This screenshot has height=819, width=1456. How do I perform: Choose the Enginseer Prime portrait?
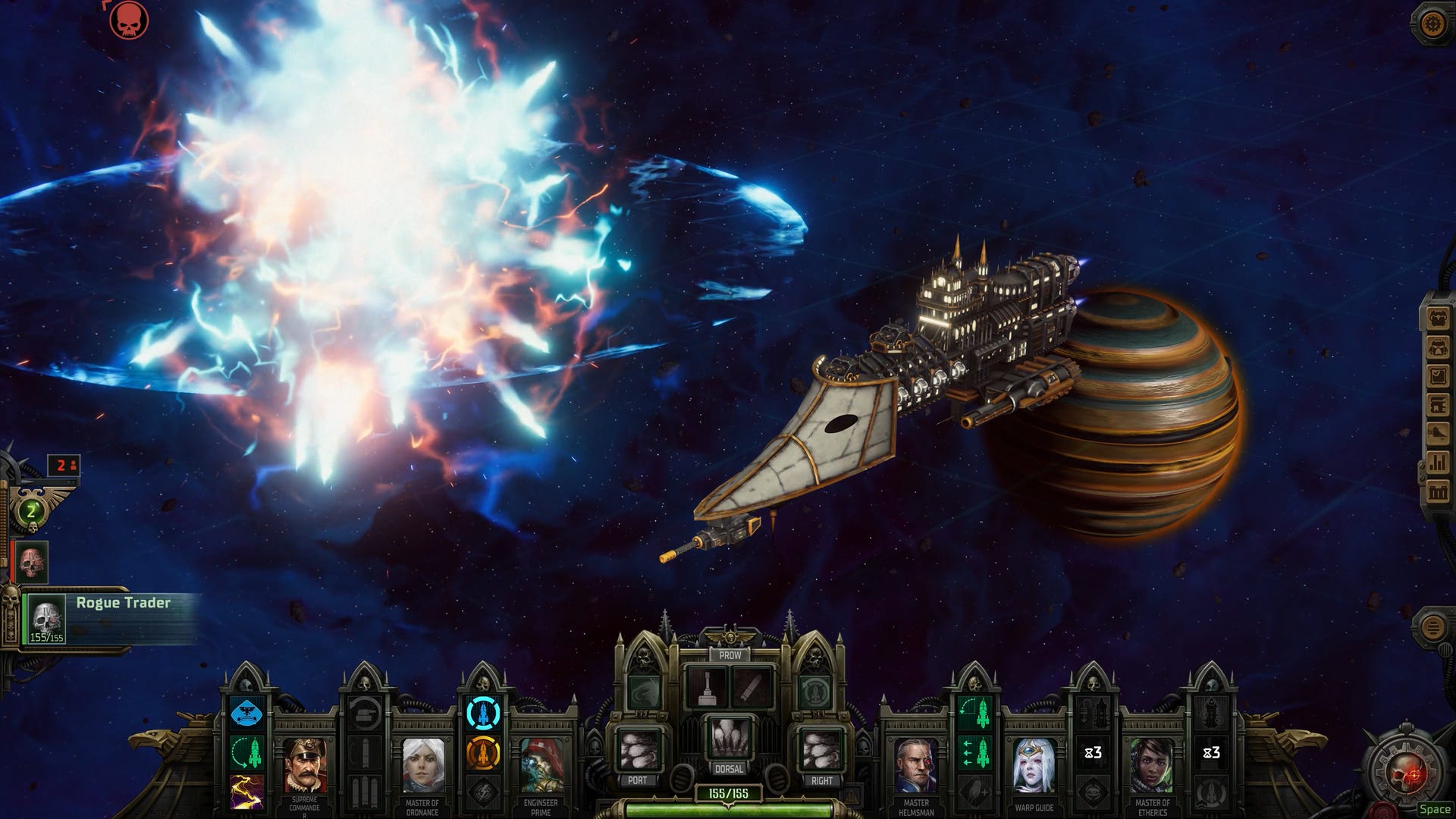coord(541,764)
